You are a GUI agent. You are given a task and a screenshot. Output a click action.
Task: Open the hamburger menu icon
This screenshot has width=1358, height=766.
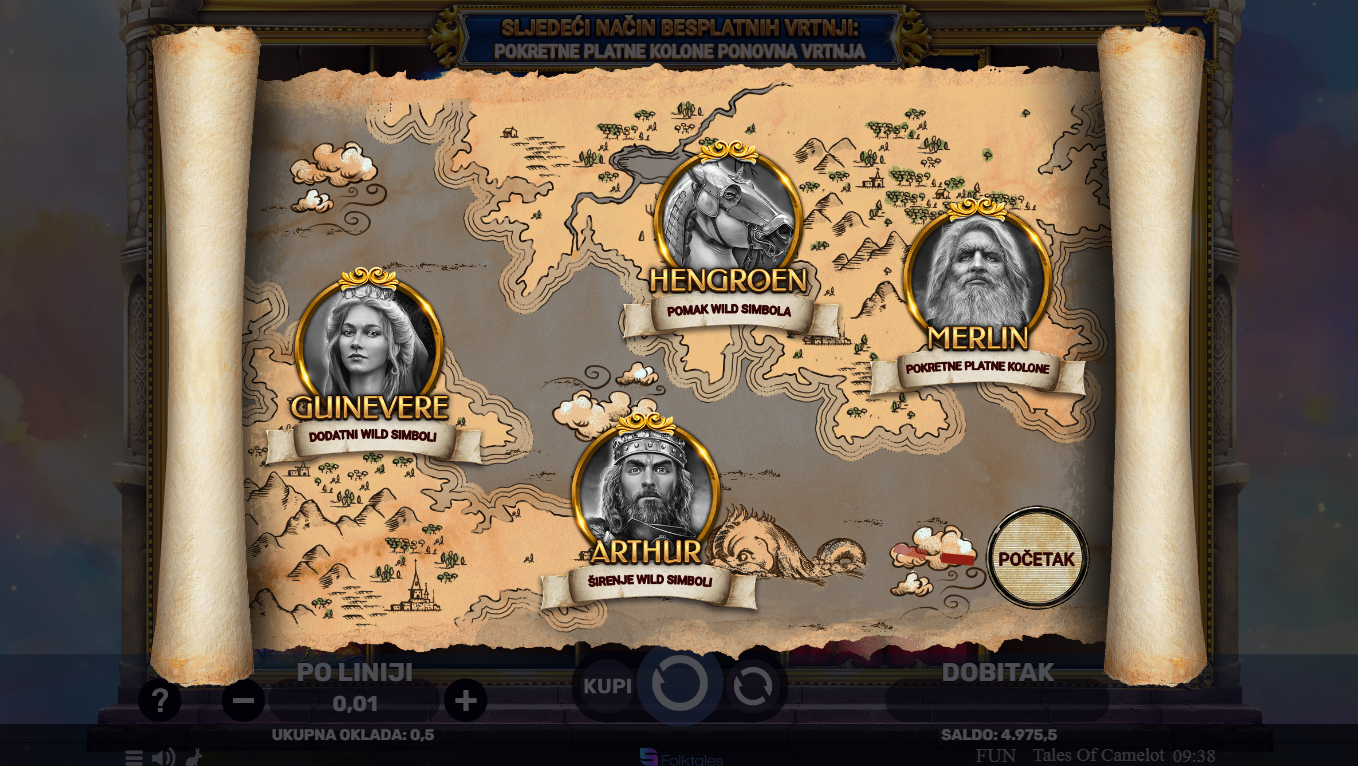(x=133, y=757)
